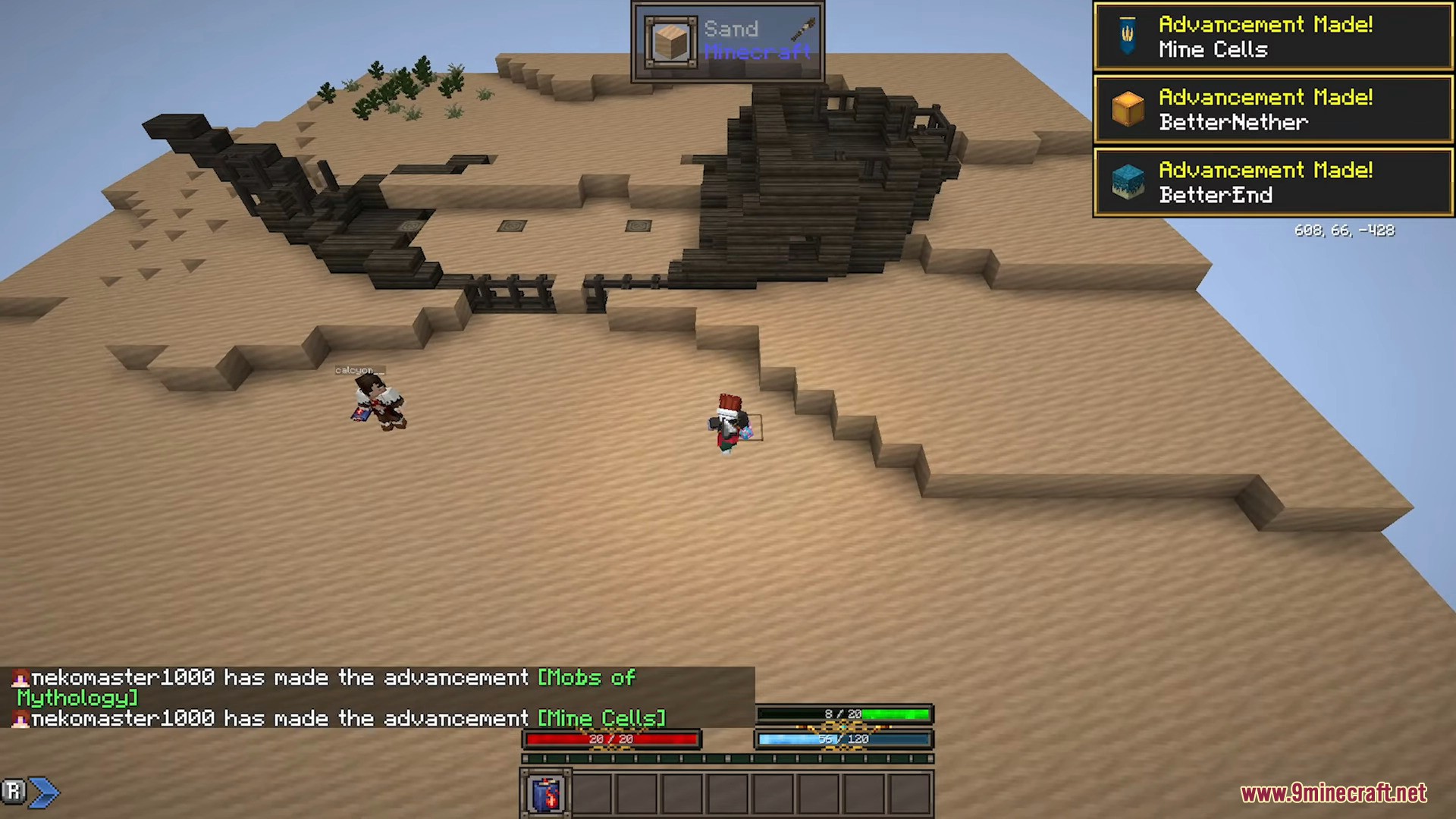The height and width of the screenshot is (819, 1456).
Task: Open the www.9minecraft.net watermark link
Action: click(x=1333, y=793)
